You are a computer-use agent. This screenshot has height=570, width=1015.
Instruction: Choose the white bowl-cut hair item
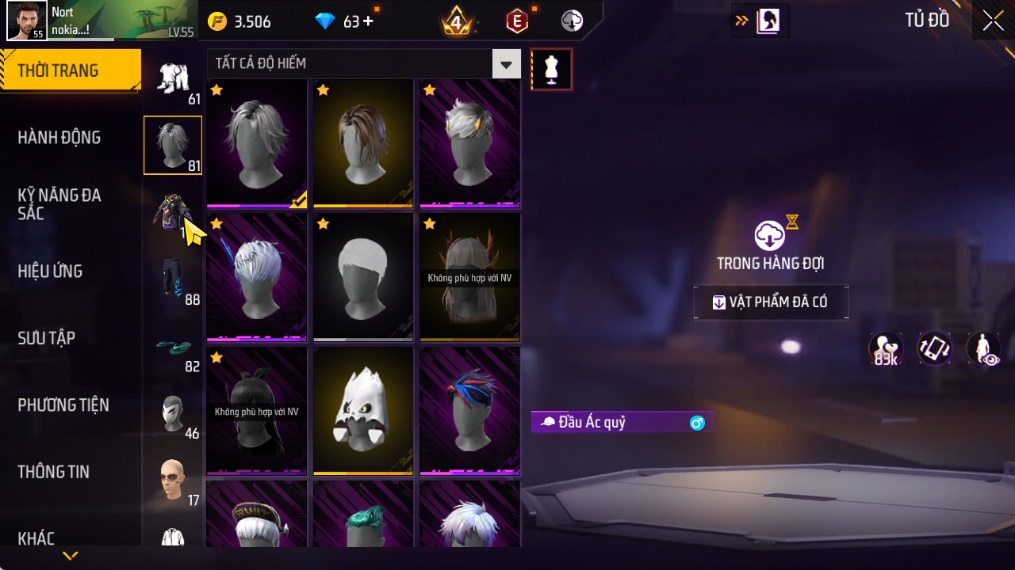pyautogui.click(x=363, y=275)
